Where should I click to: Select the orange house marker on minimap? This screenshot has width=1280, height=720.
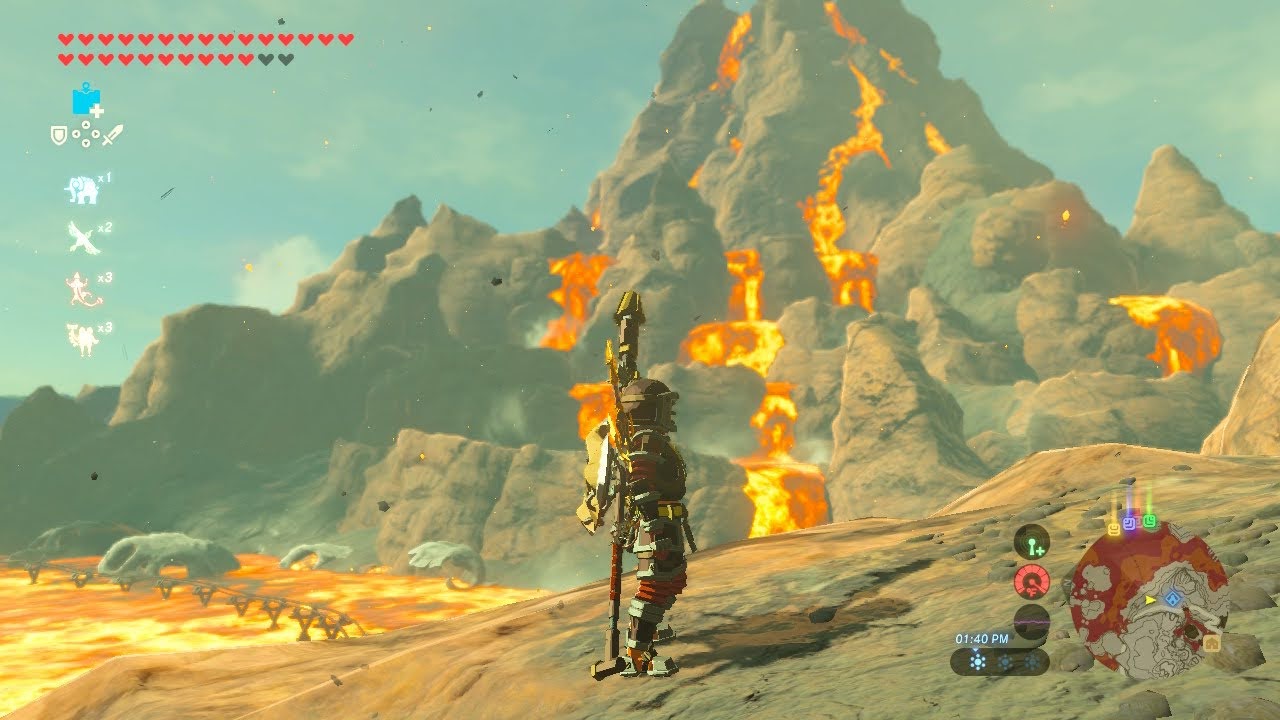pos(1212,644)
